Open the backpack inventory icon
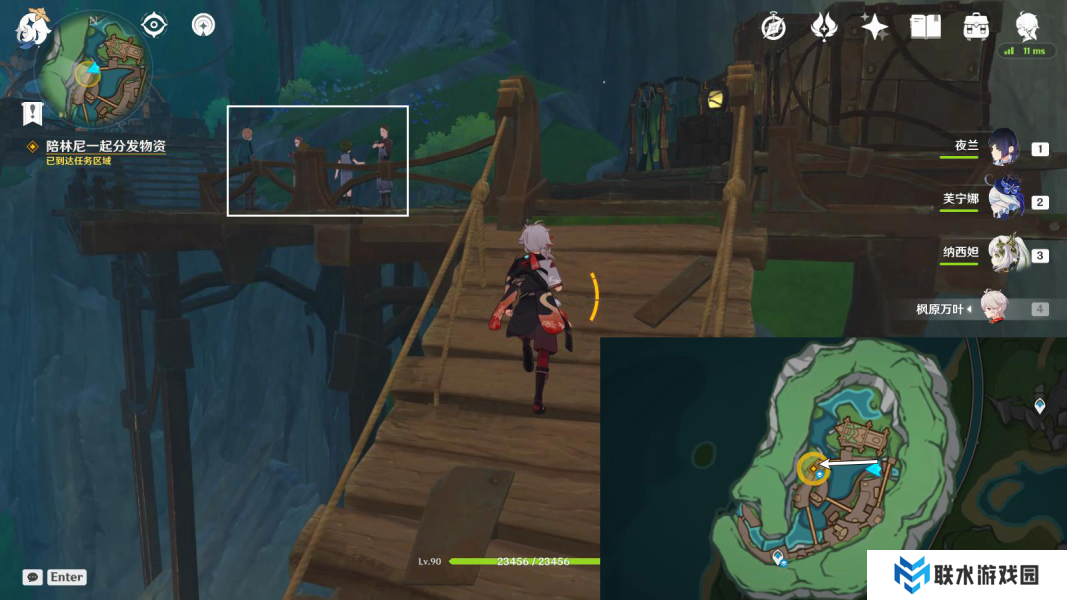Viewport: 1067px width, 600px height. 976,27
